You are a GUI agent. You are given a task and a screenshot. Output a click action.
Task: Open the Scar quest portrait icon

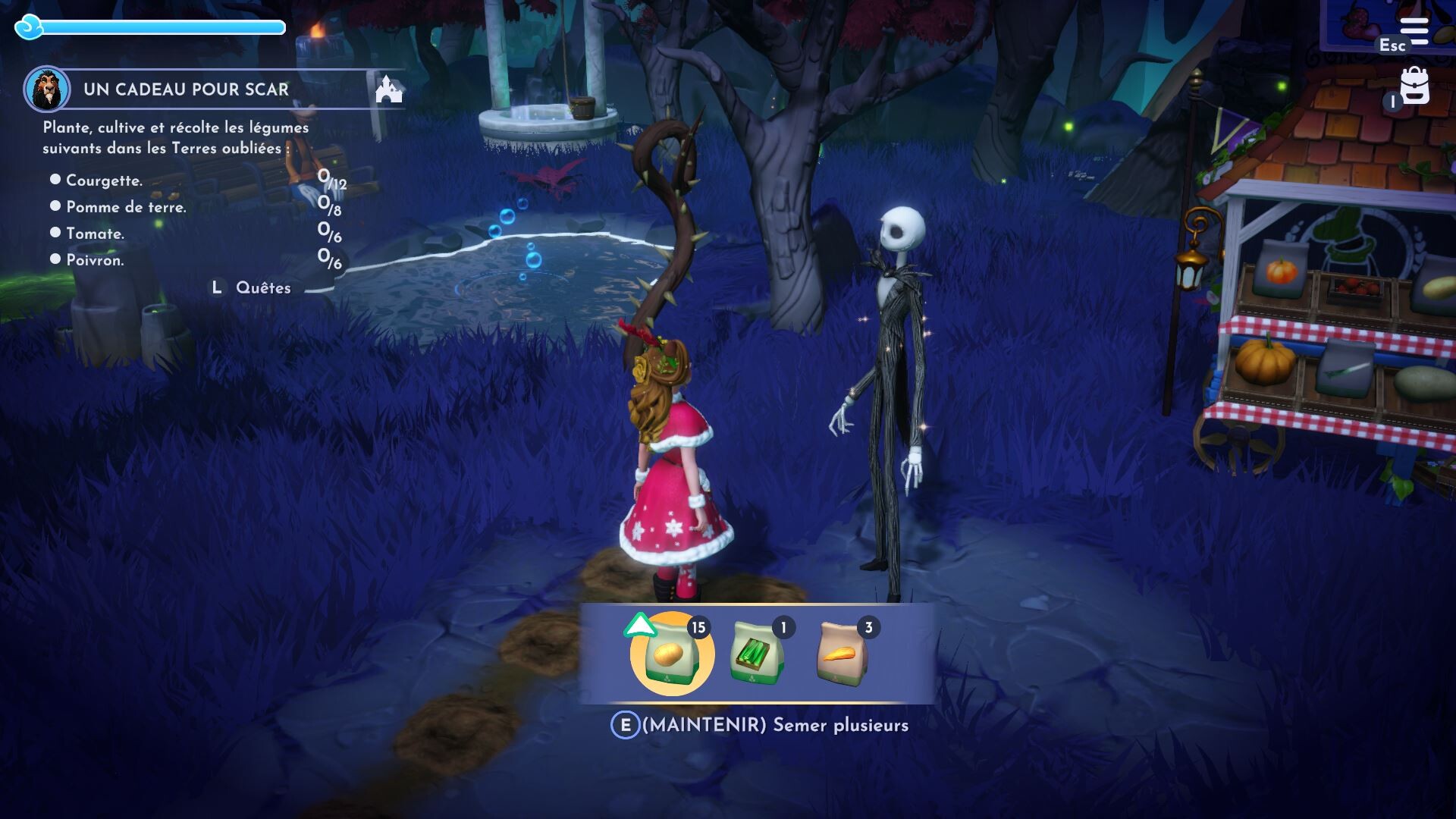[47, 89]
